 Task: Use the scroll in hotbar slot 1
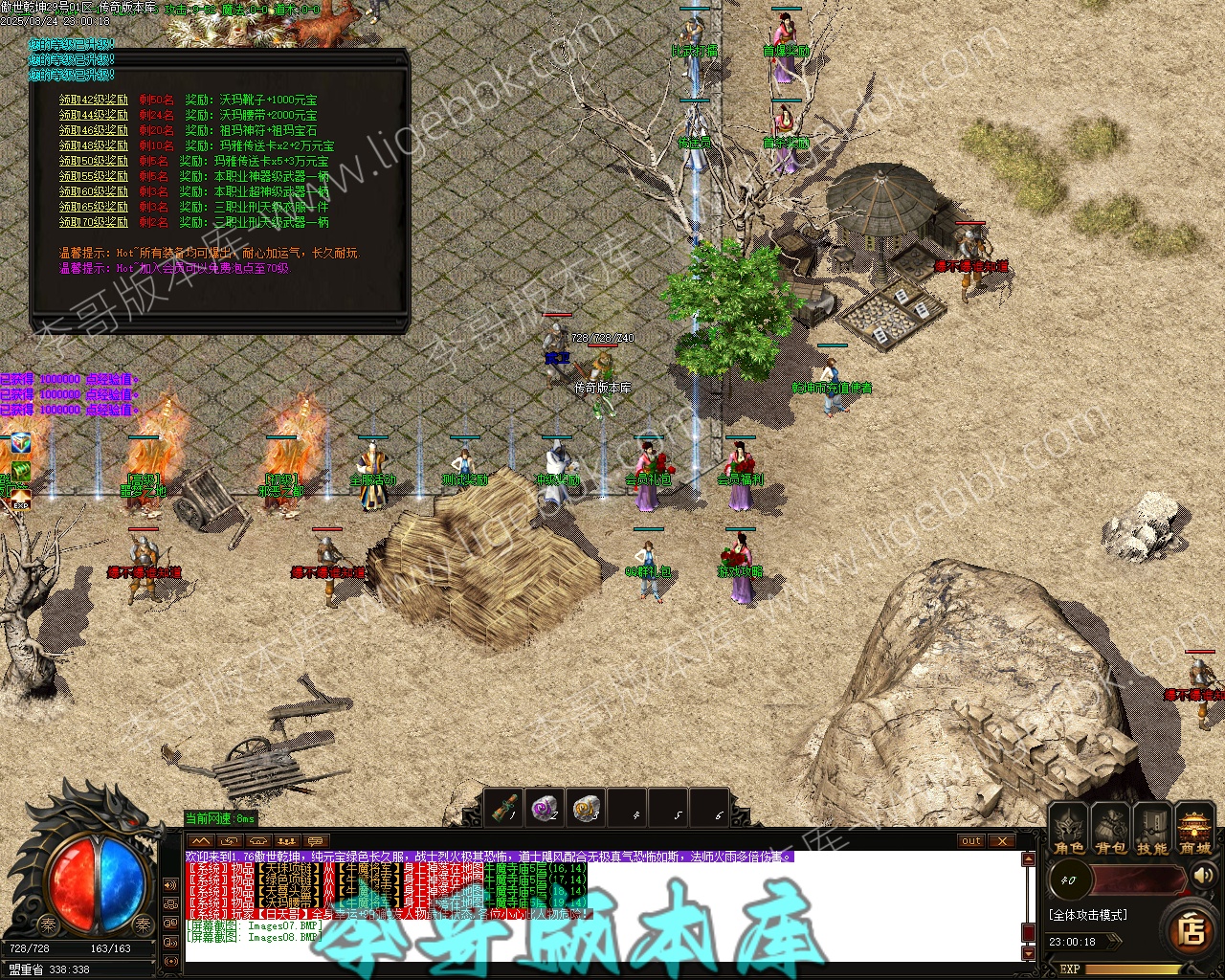point(505,809)
